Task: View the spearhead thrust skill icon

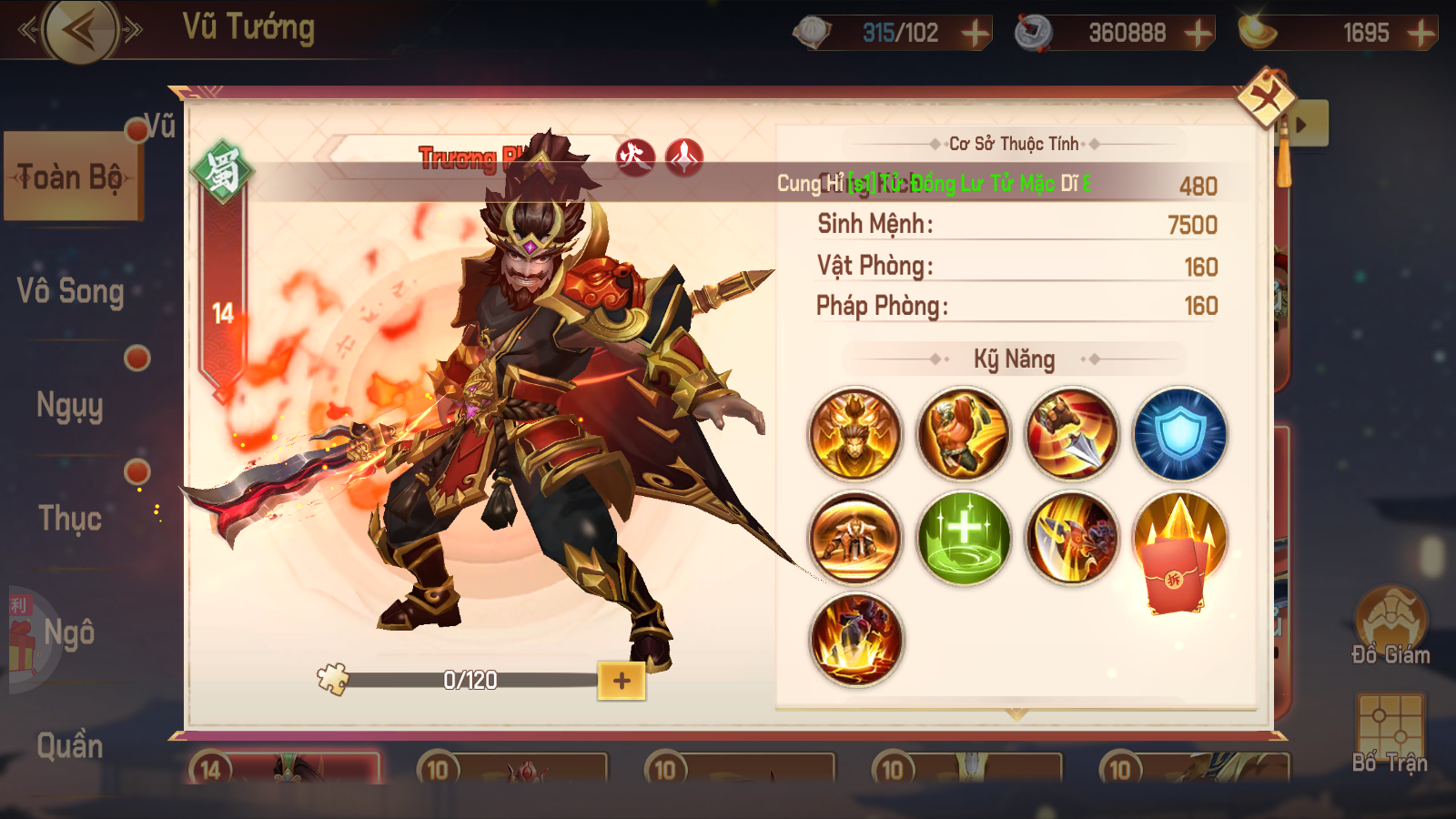Action: [1072, 435]
